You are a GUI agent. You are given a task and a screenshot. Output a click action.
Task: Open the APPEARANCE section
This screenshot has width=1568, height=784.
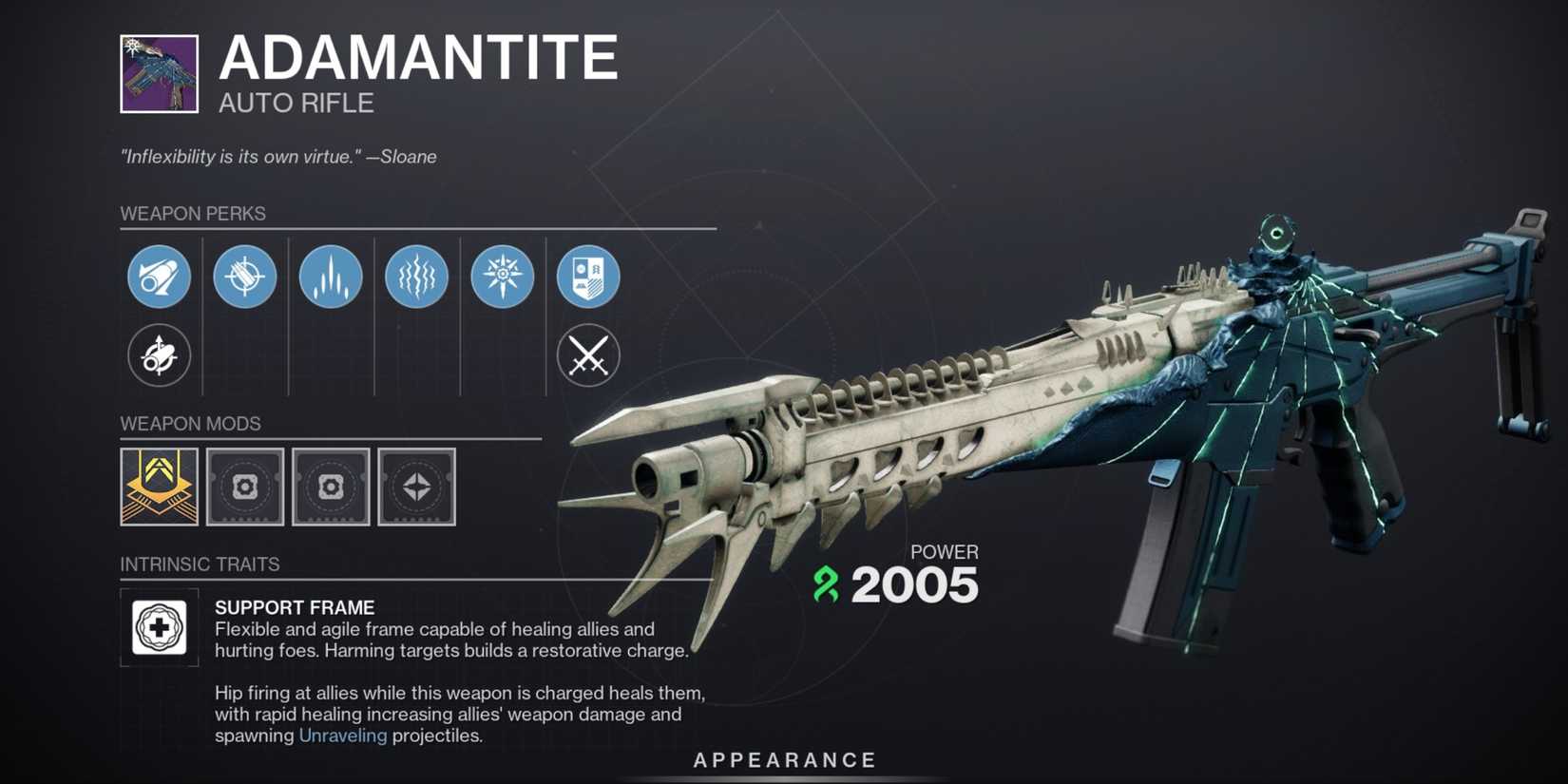[x=784, y=759]
